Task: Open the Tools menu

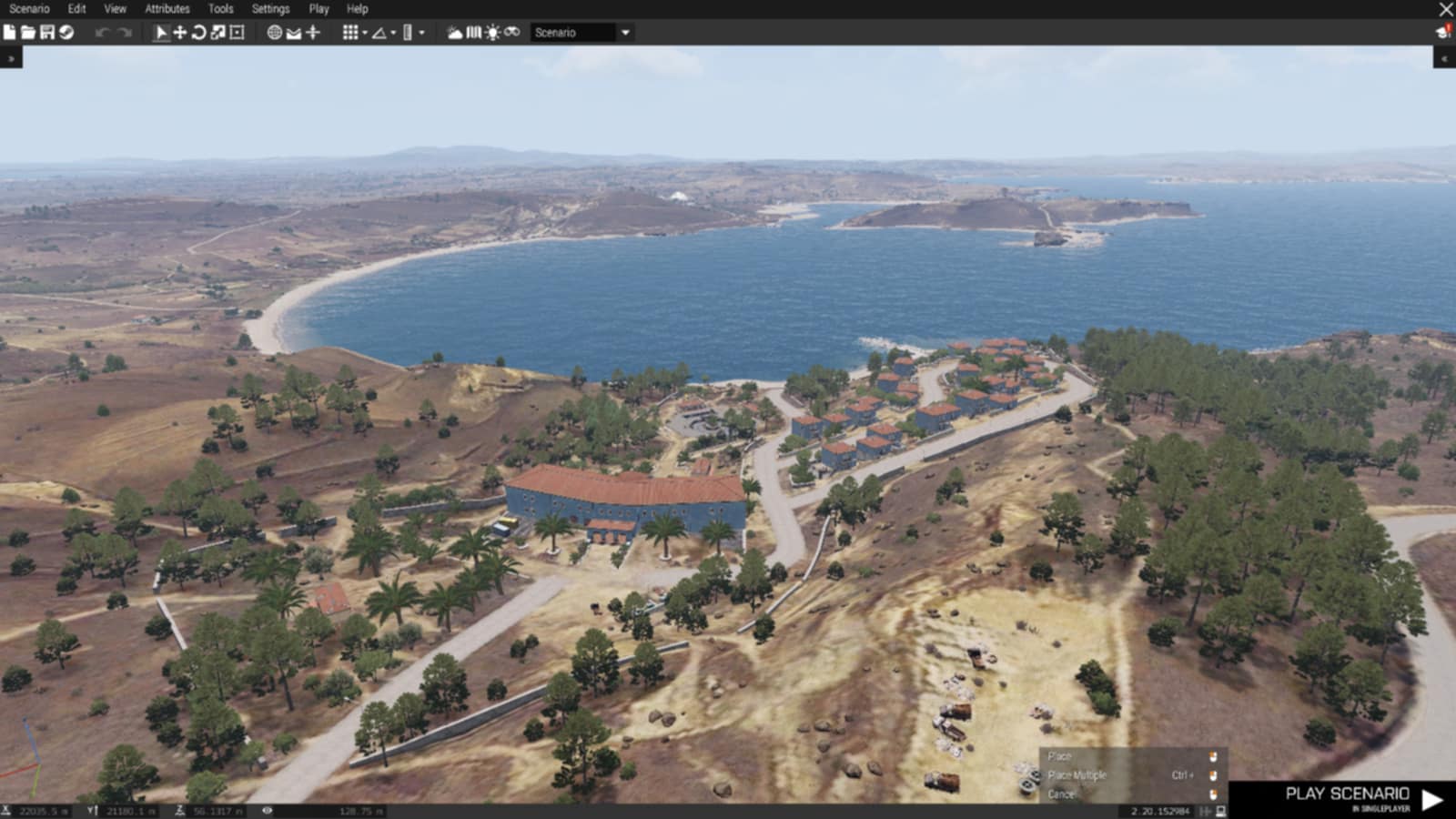Action: pyautogui.click(x=220, y=9)
